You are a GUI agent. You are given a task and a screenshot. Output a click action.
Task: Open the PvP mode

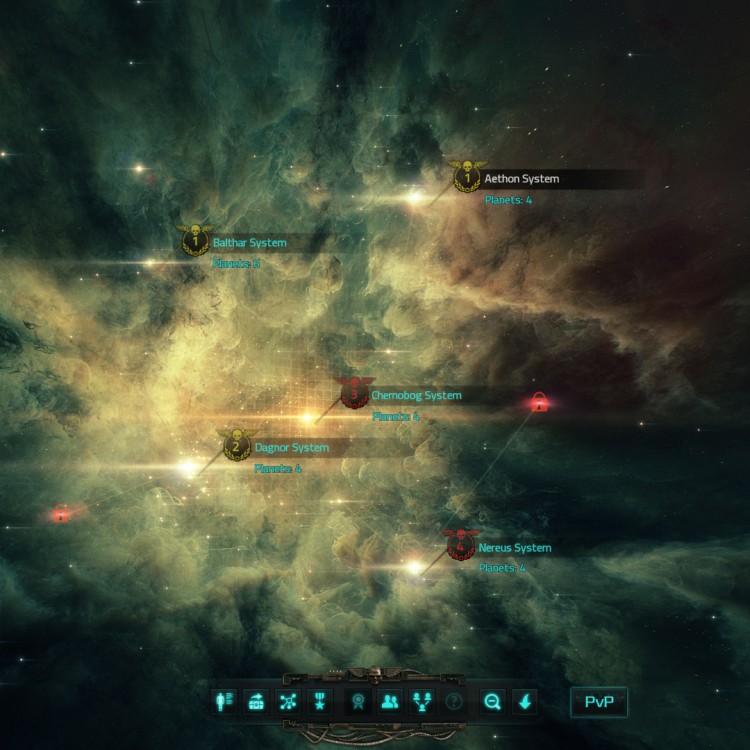[x=599, y=701]
